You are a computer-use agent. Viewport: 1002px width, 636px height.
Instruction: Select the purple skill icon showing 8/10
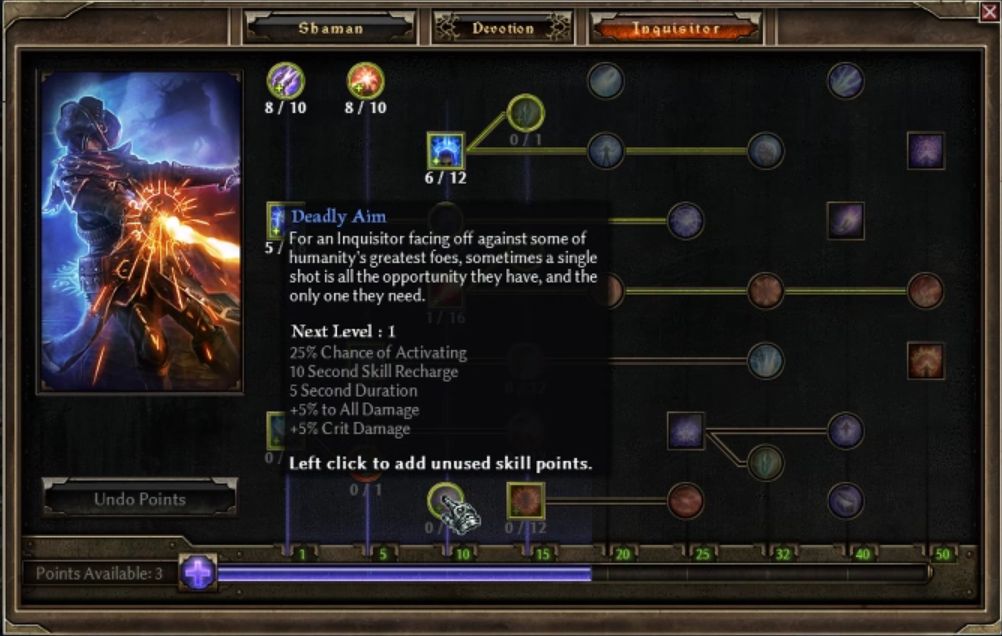[286, 80]
